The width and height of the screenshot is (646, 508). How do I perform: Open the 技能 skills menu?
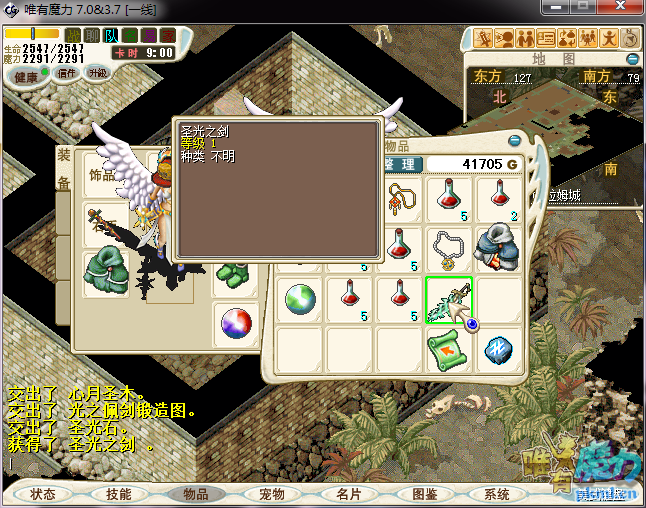click(x=119, y=494)
